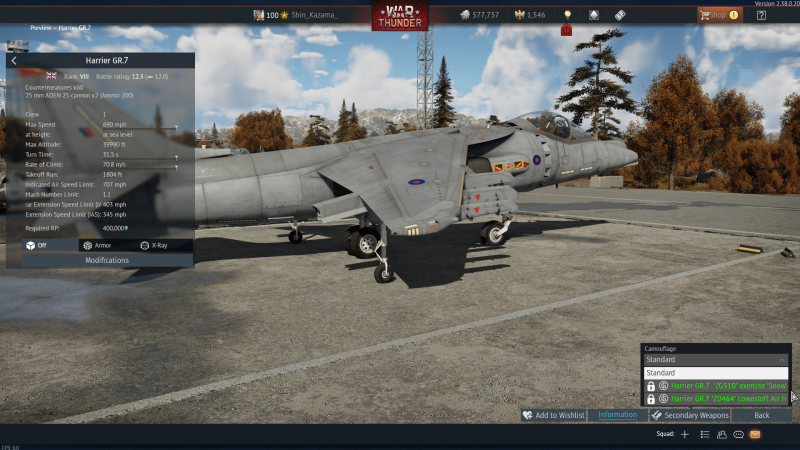
Task: Go Back from the vehicle preview
Action: [x=761, y=415]
